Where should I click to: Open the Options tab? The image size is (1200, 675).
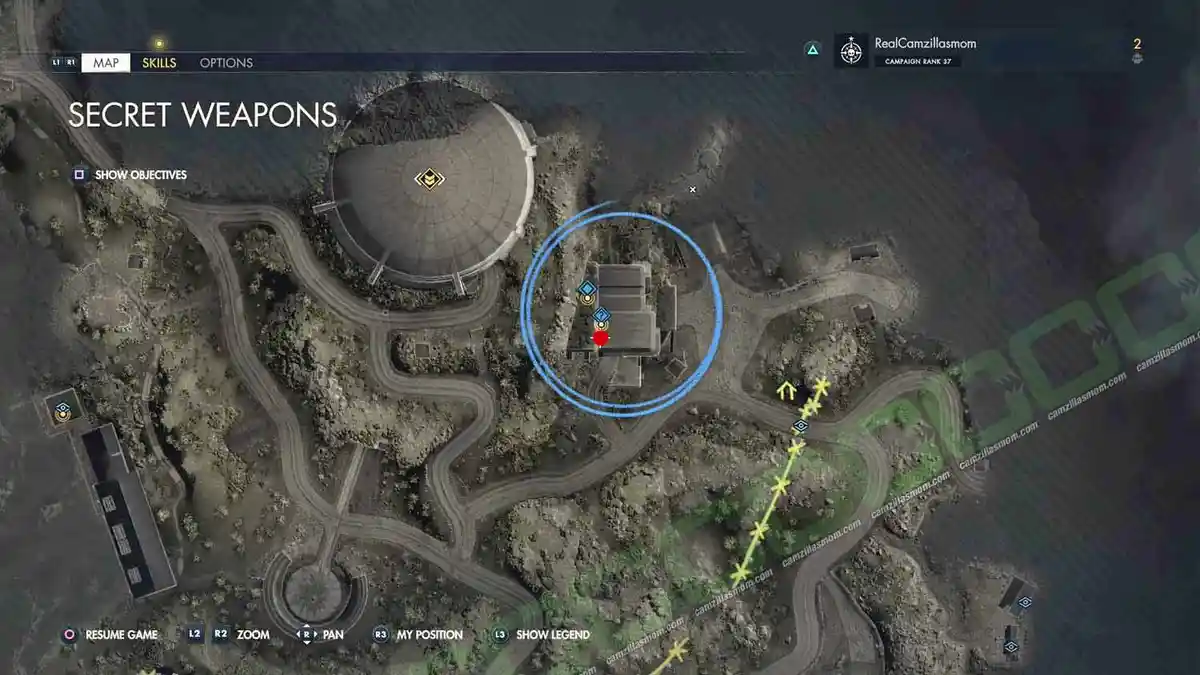pyautogui.click(x=226, y=63)
